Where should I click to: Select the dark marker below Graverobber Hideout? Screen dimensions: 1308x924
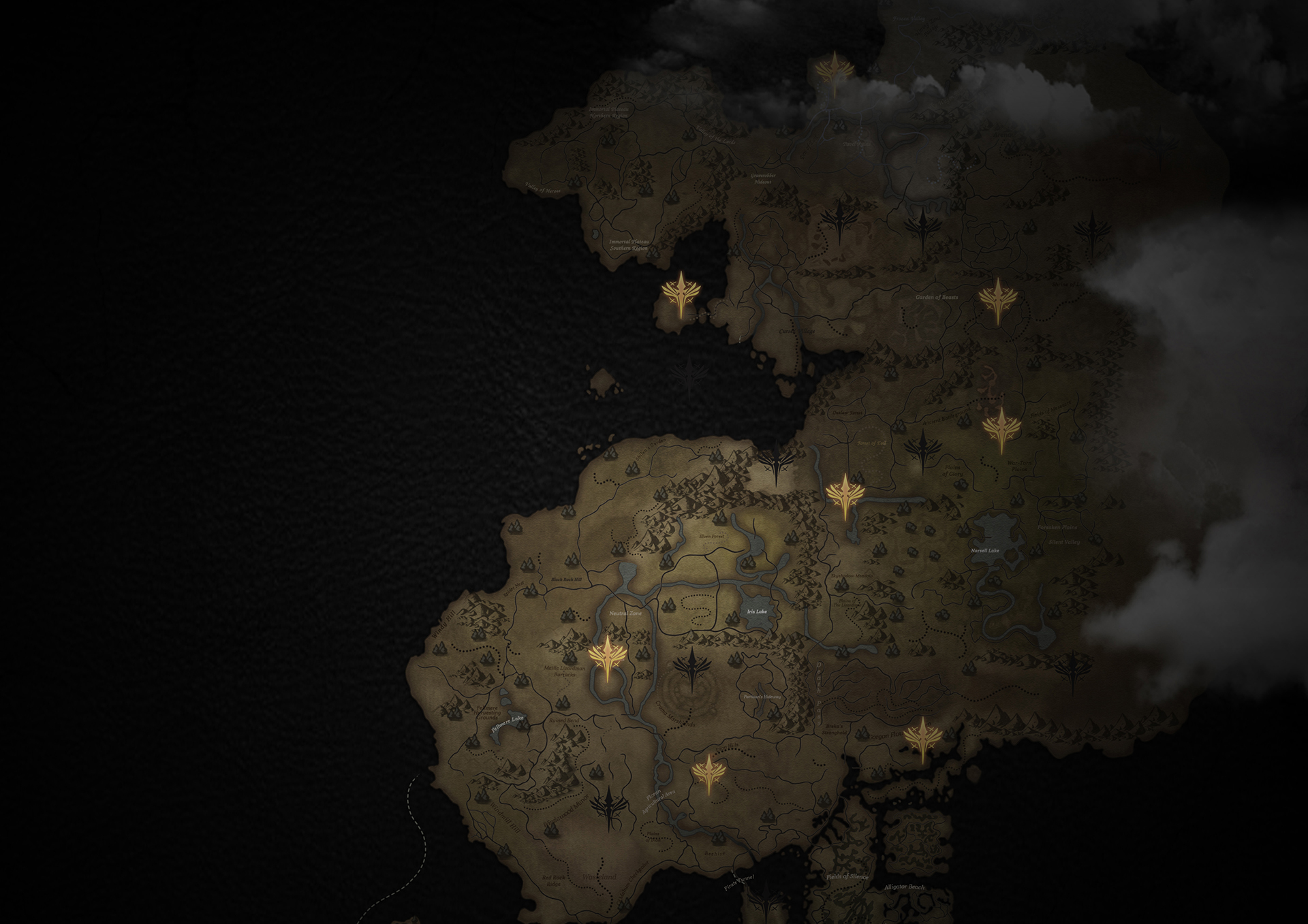pyautogui.click(x=839, y=220)
